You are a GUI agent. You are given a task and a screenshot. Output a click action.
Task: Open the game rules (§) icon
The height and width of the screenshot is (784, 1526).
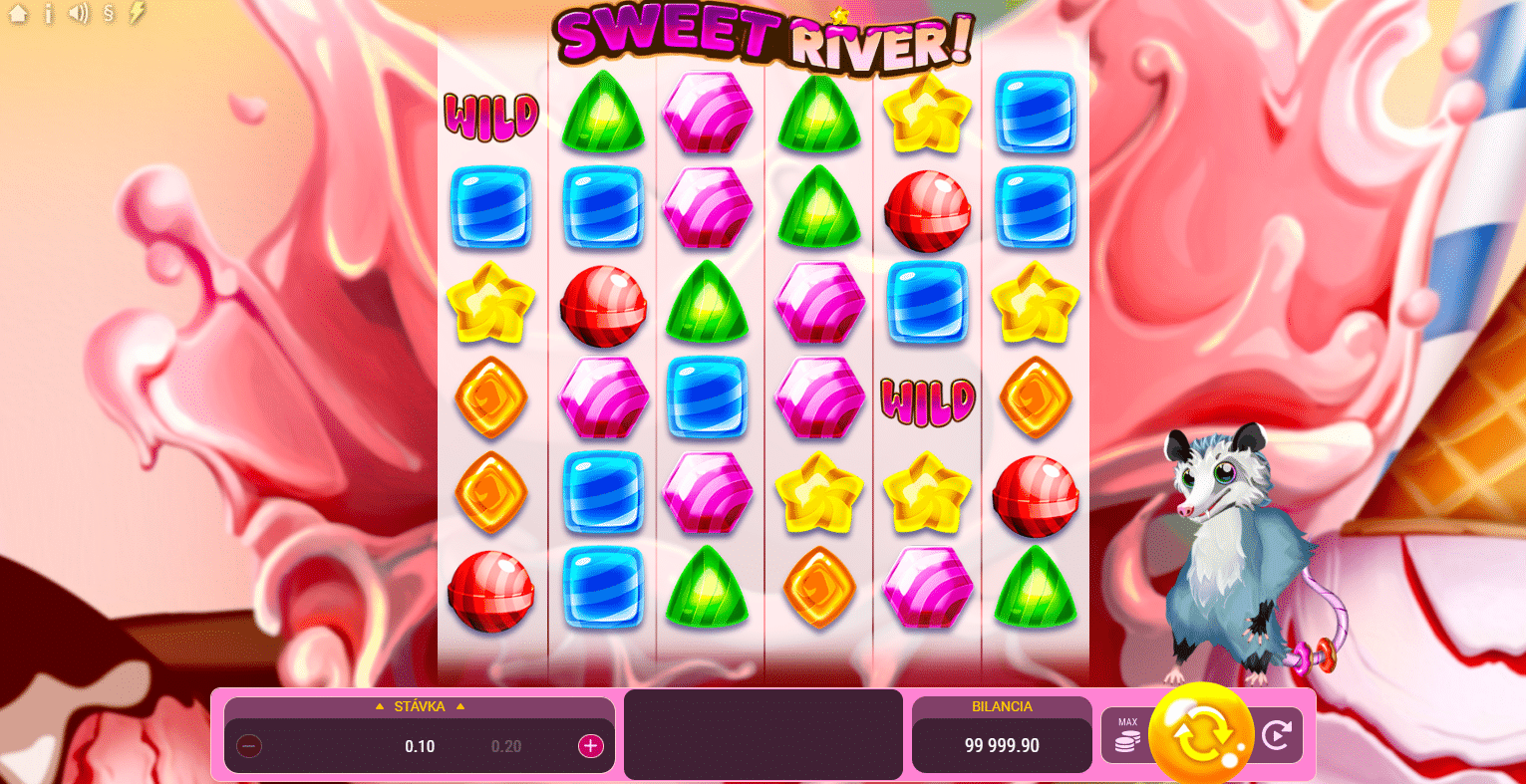108,14
